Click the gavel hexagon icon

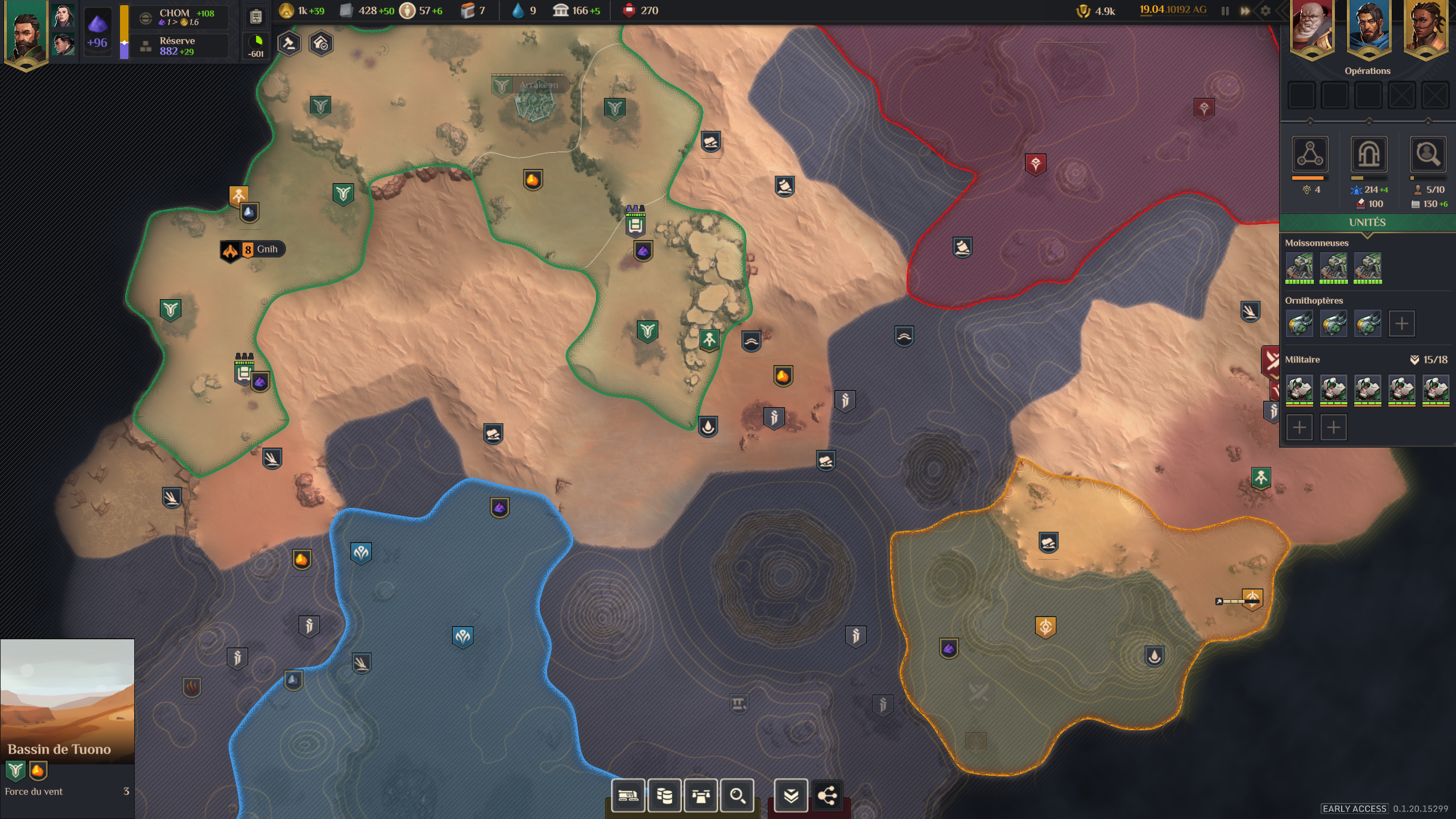pos(289,44)
